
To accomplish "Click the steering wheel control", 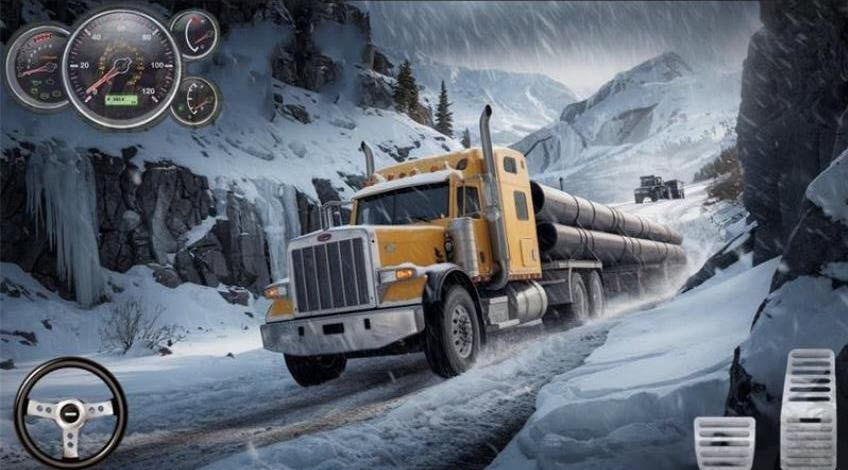I will 70,411.
